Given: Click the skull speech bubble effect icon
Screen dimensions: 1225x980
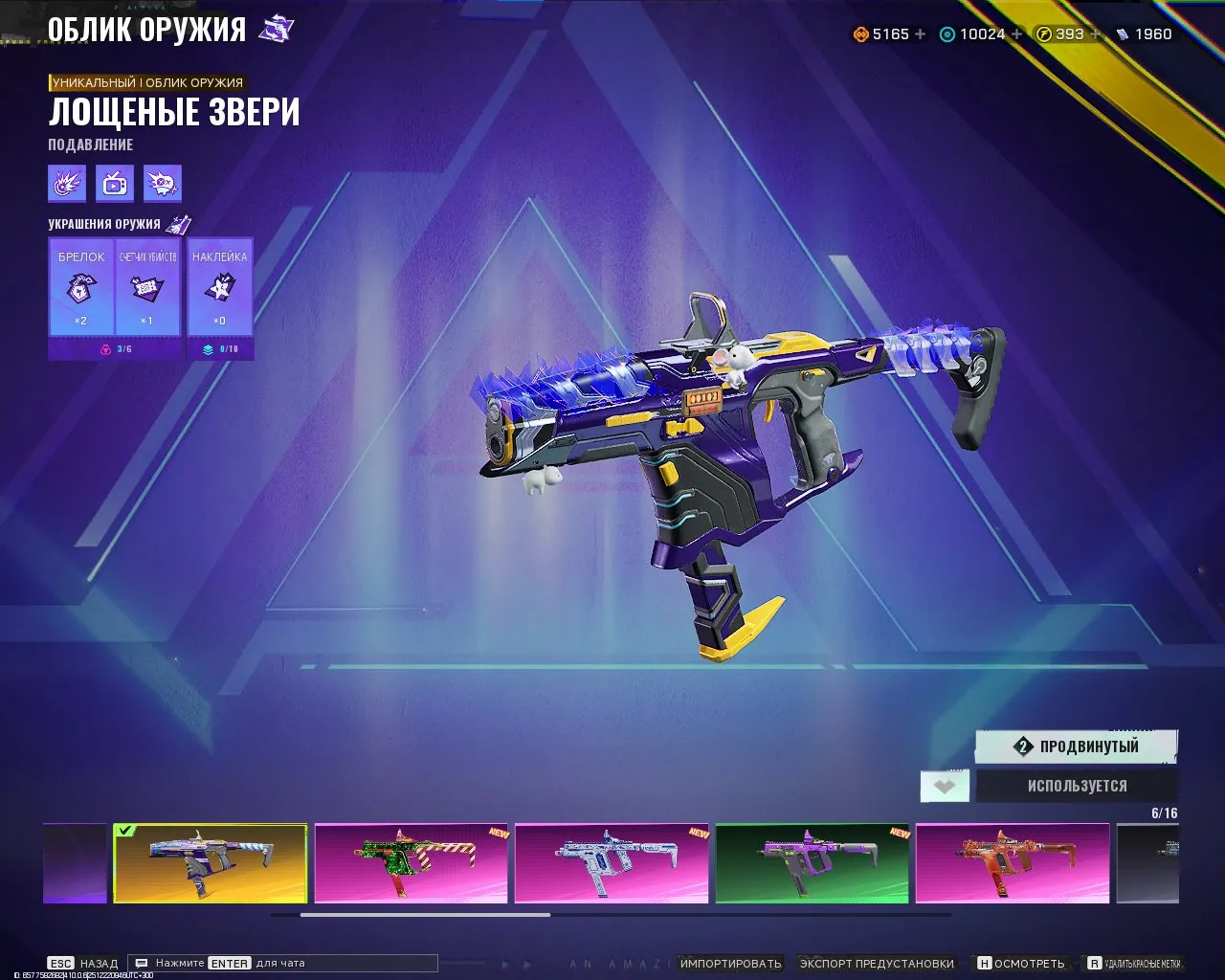Looking at the screenshot, I should click(162, 184).
